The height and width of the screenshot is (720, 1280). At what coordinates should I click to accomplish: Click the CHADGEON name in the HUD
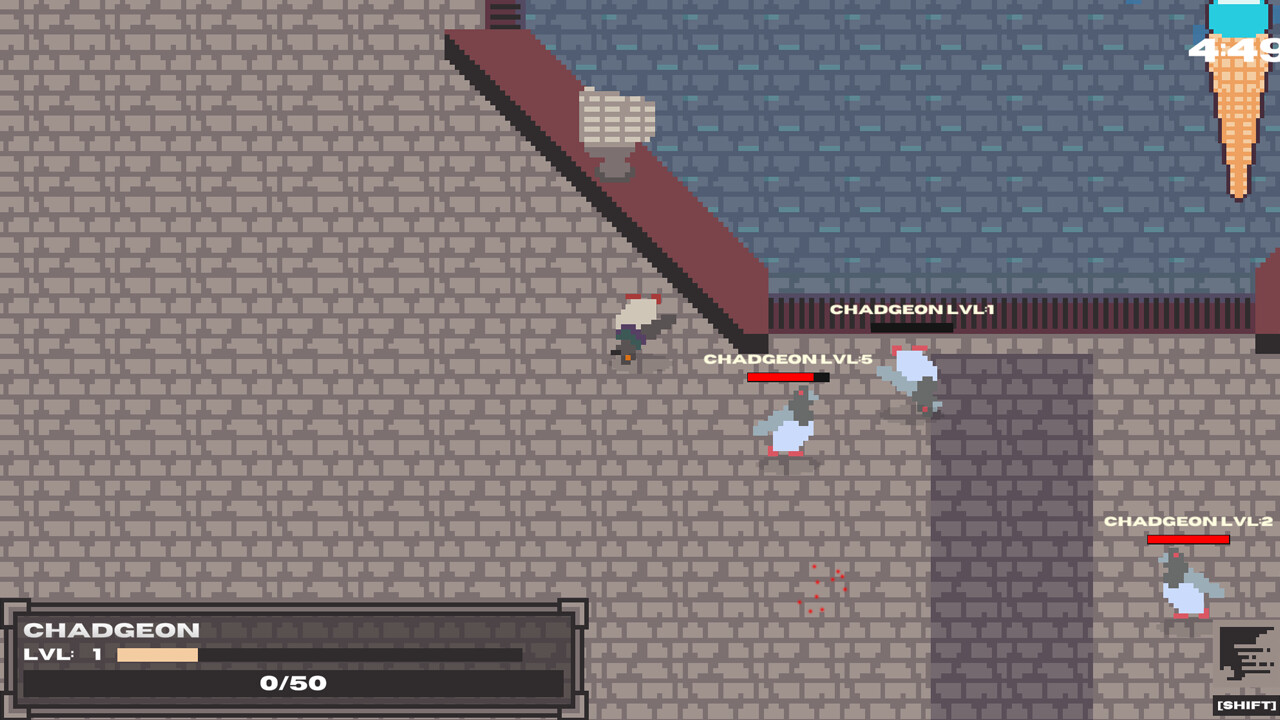(x=113, y=630)
